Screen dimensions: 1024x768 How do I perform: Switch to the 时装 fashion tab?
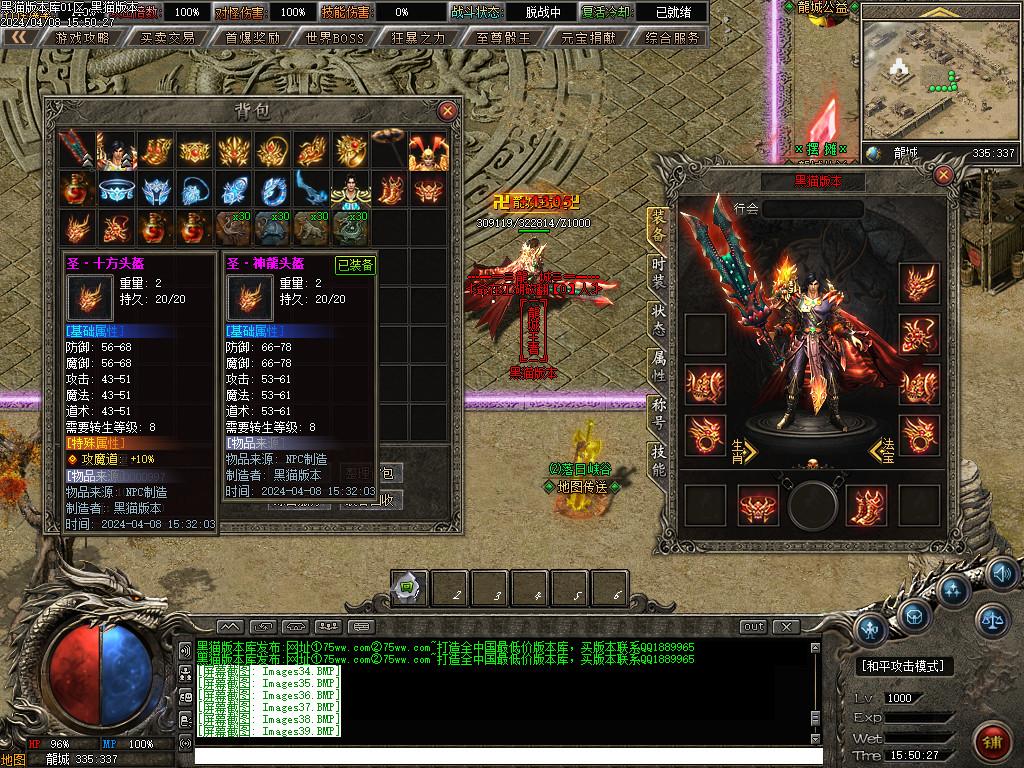coord(658,270)
